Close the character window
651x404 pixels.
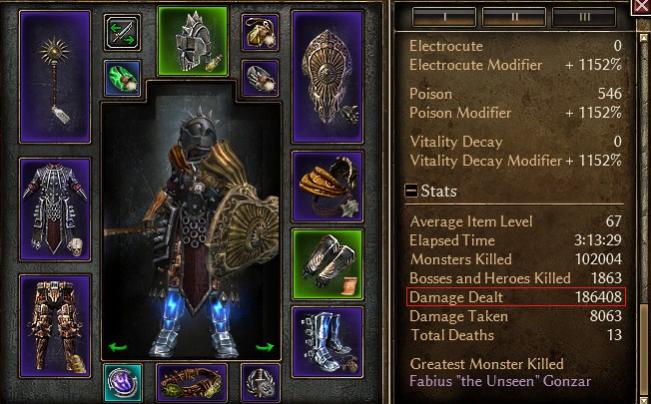pyautogui.click(x=641, y=6)
